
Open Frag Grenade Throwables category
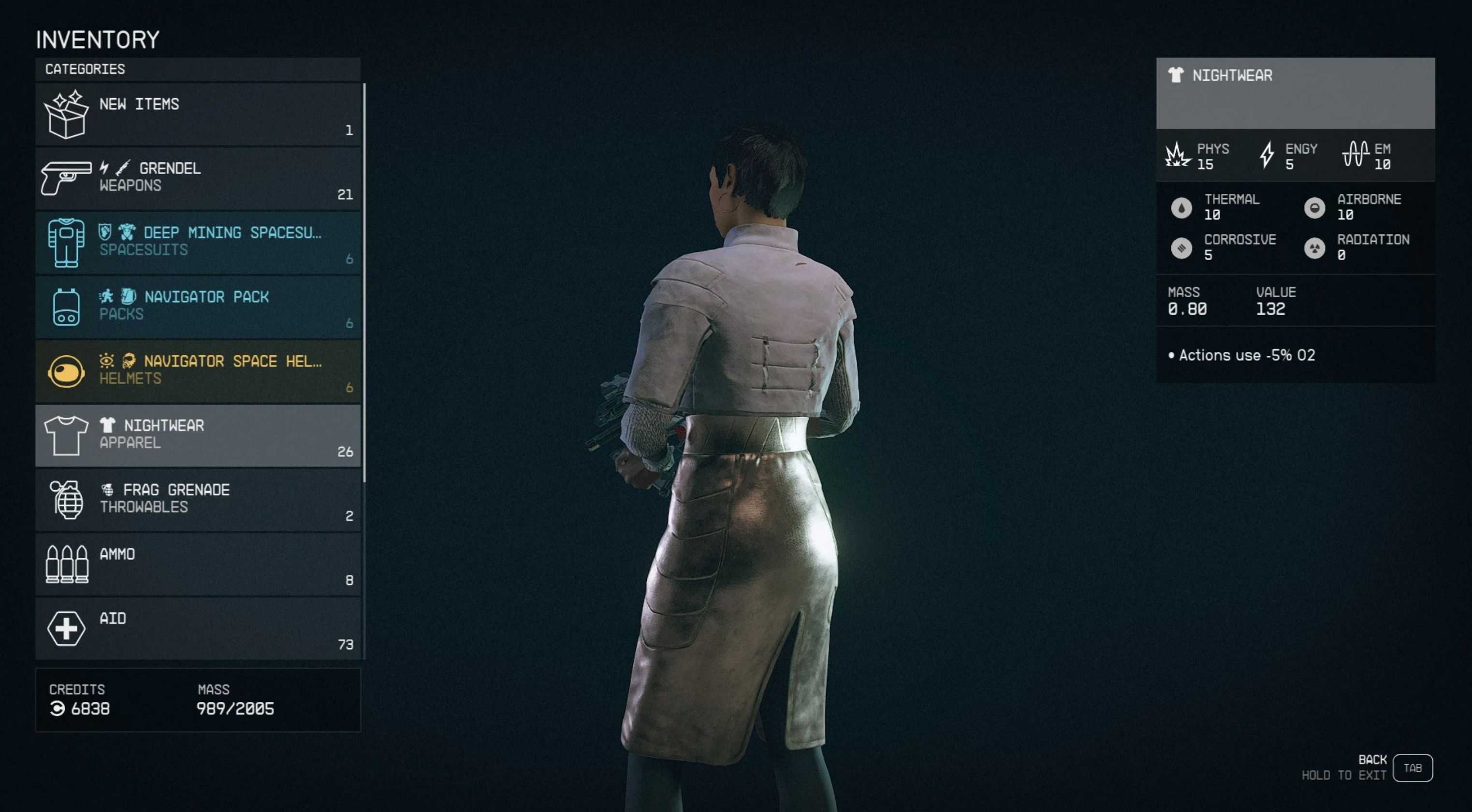pyautogui.click(x=198, y=500)
